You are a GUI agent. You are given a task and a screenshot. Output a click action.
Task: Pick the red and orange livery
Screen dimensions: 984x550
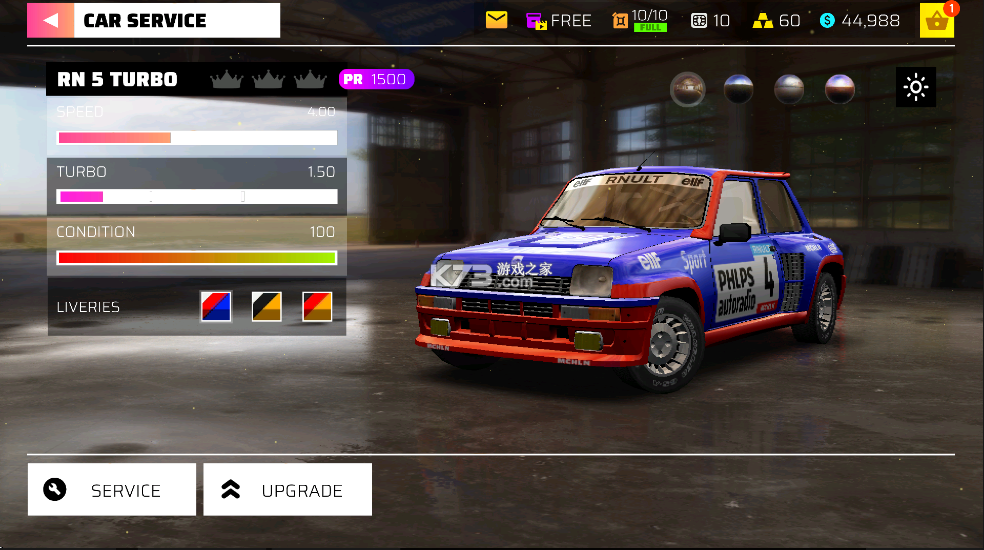coord(317,307)
